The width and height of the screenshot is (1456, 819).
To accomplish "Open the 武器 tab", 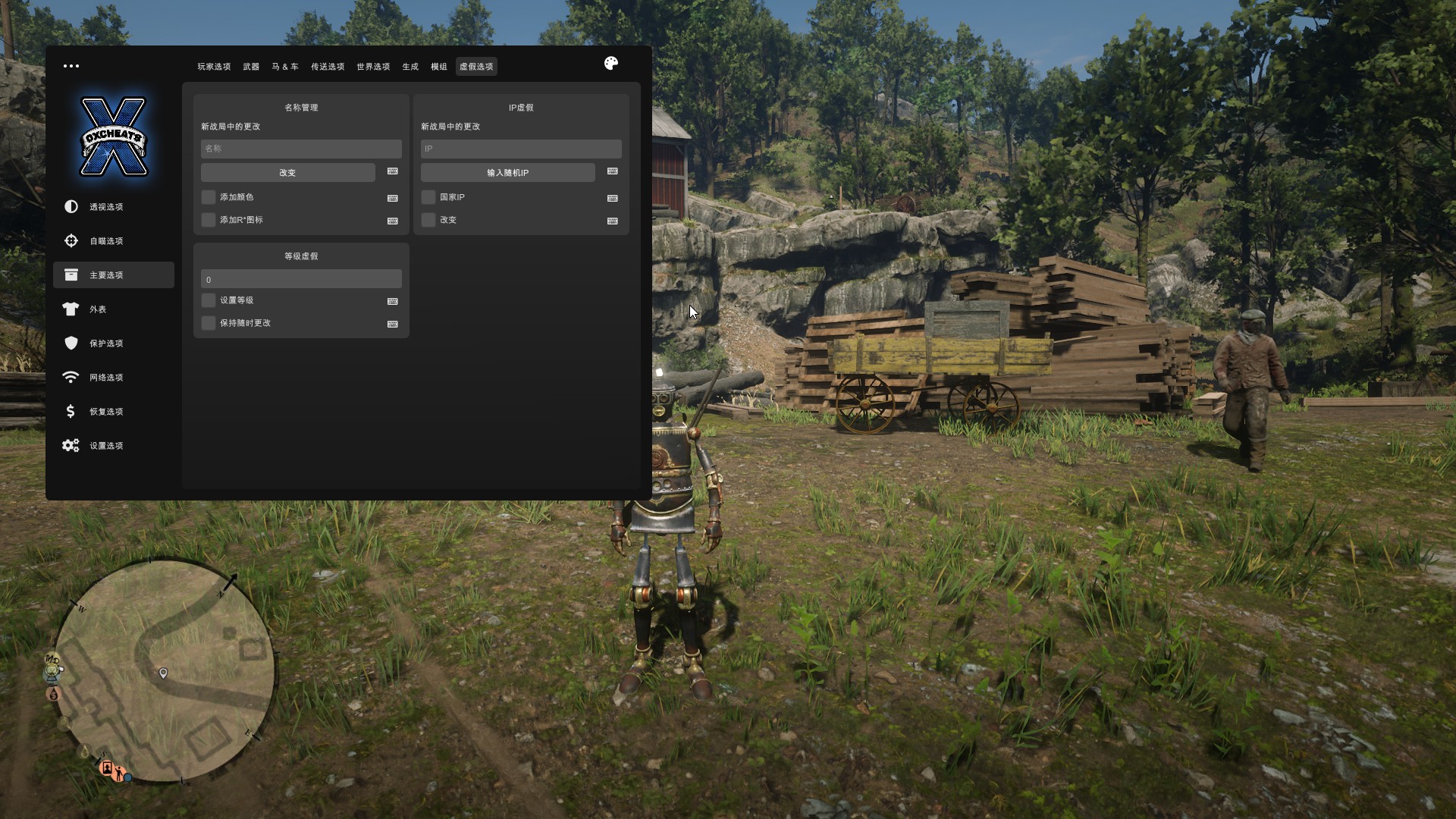I will click(x=251, y=67).
